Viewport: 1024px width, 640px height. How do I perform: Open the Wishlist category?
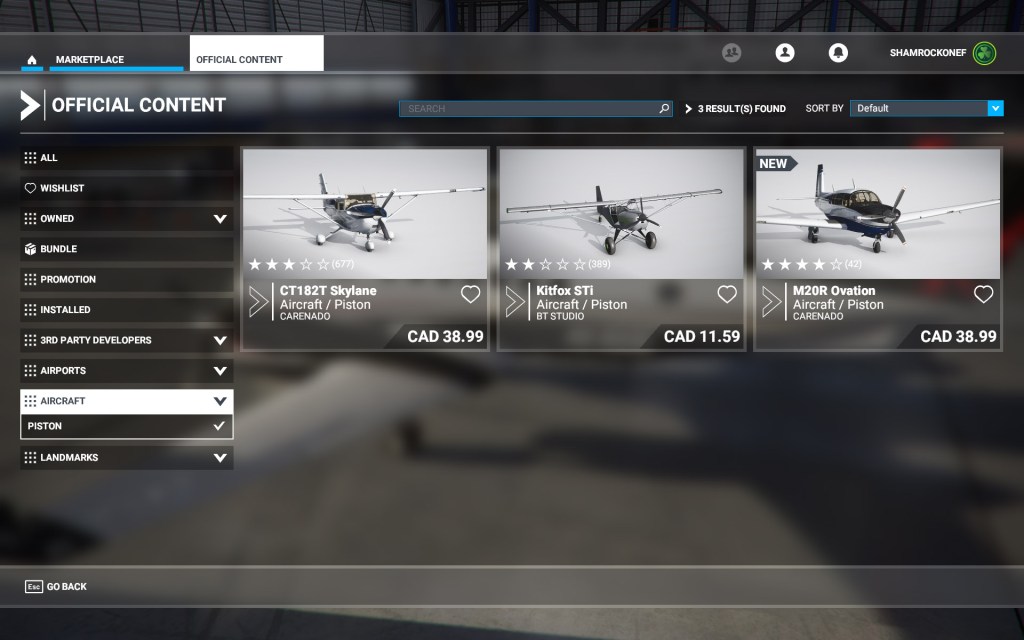coord(126,188)
